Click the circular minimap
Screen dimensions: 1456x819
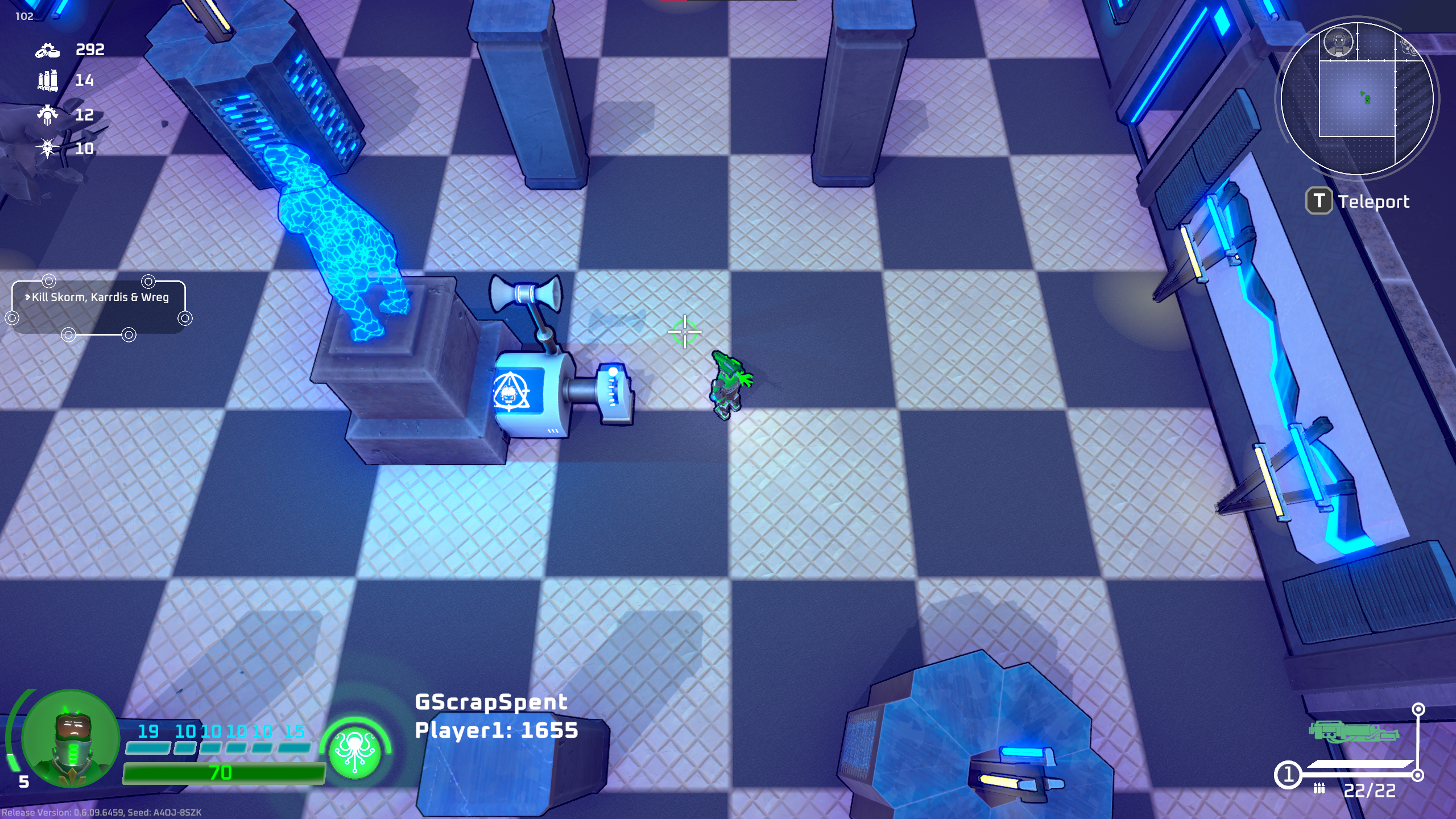pyautogui.click(x=1357, y=98)
